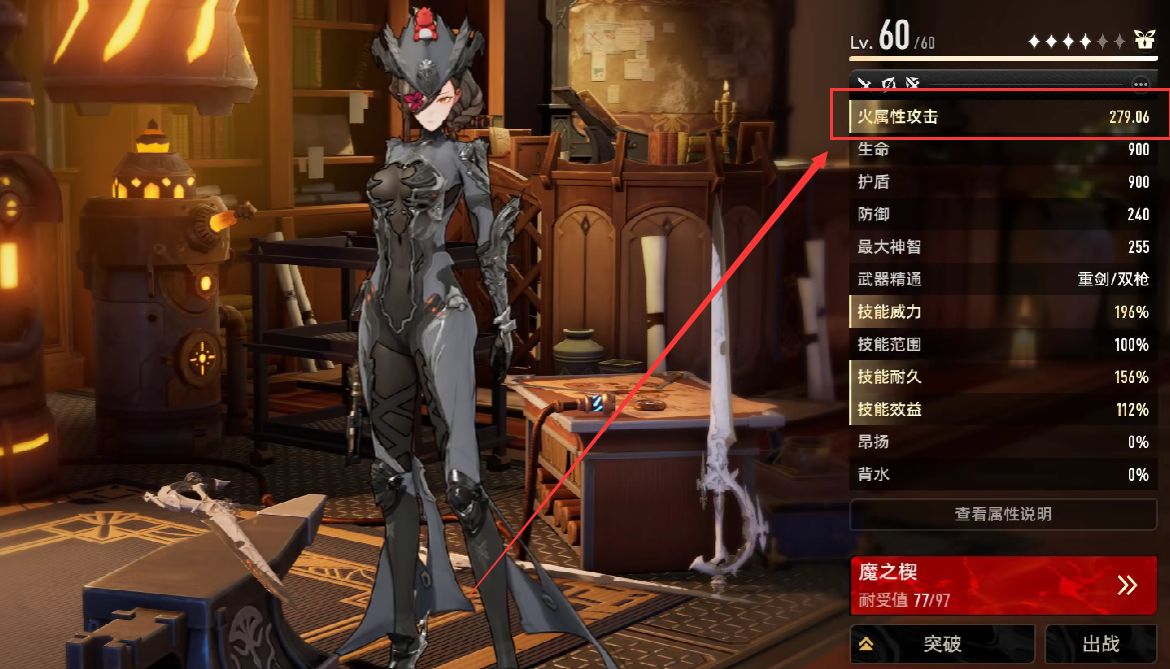Select the 技能耐久 stat row
This screenshot has height=669, width=1170.
click(1002, 377)
